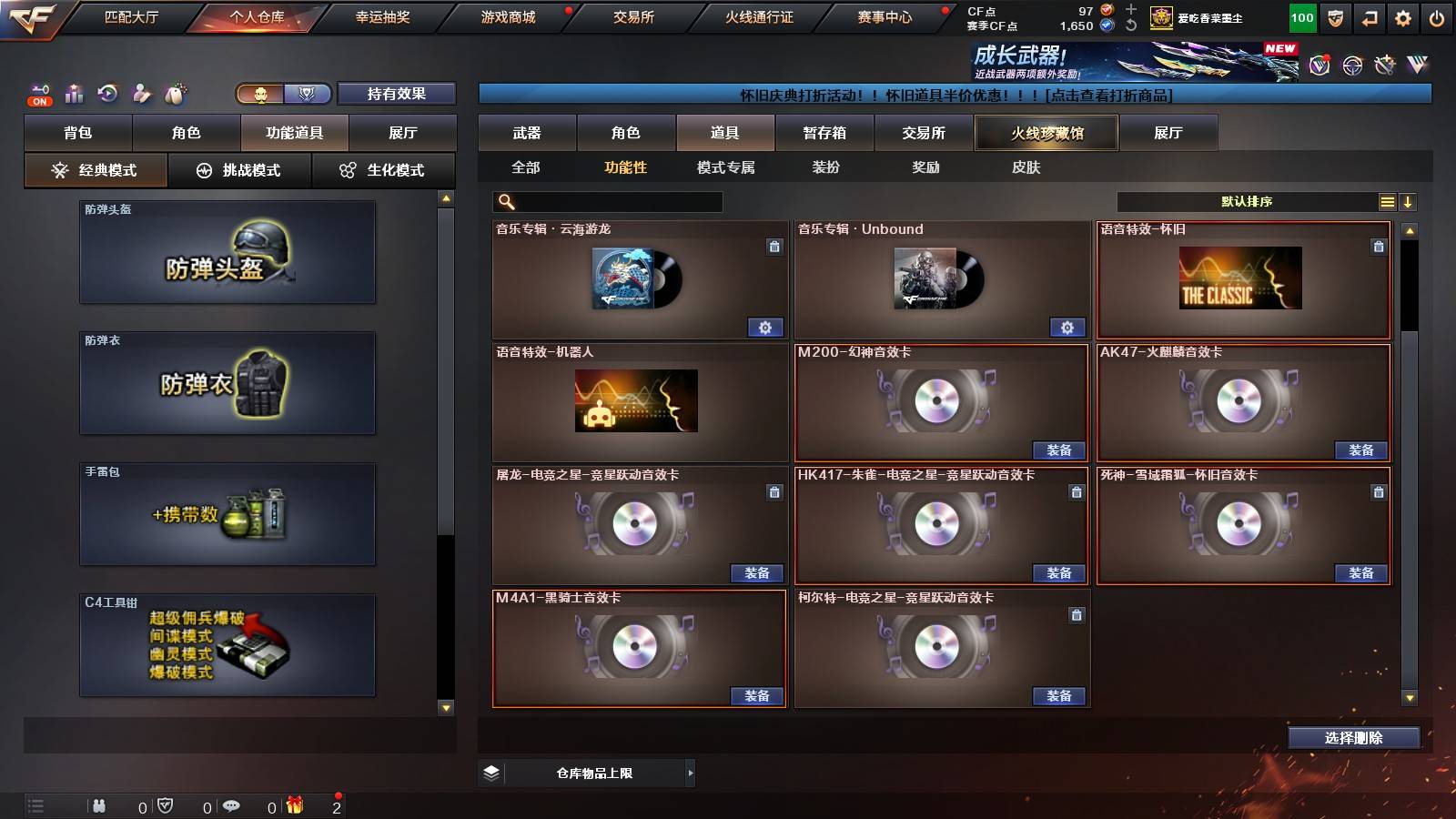Switch to the 火线珍藏馆 tab
1456x819 pixels.
pyautogui.click(x=1047, y=133)
